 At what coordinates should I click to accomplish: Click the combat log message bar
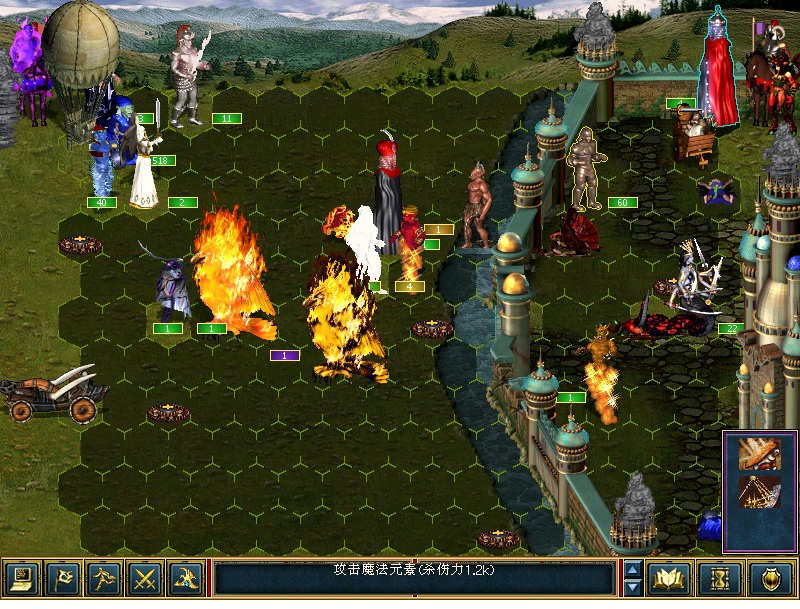[x=414, y=578]
